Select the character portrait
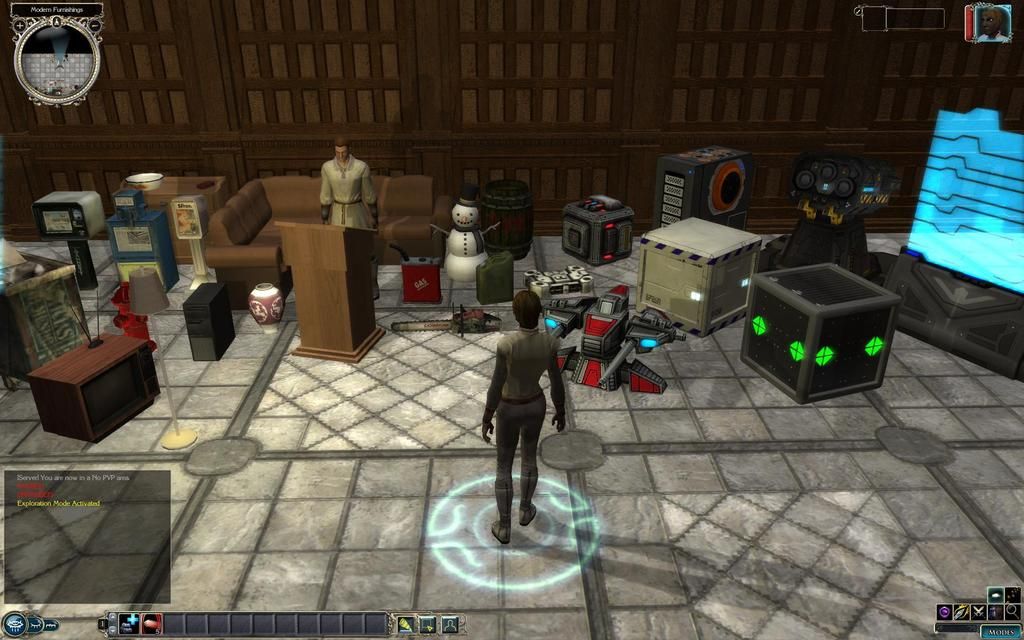 [x=988, y=23]
